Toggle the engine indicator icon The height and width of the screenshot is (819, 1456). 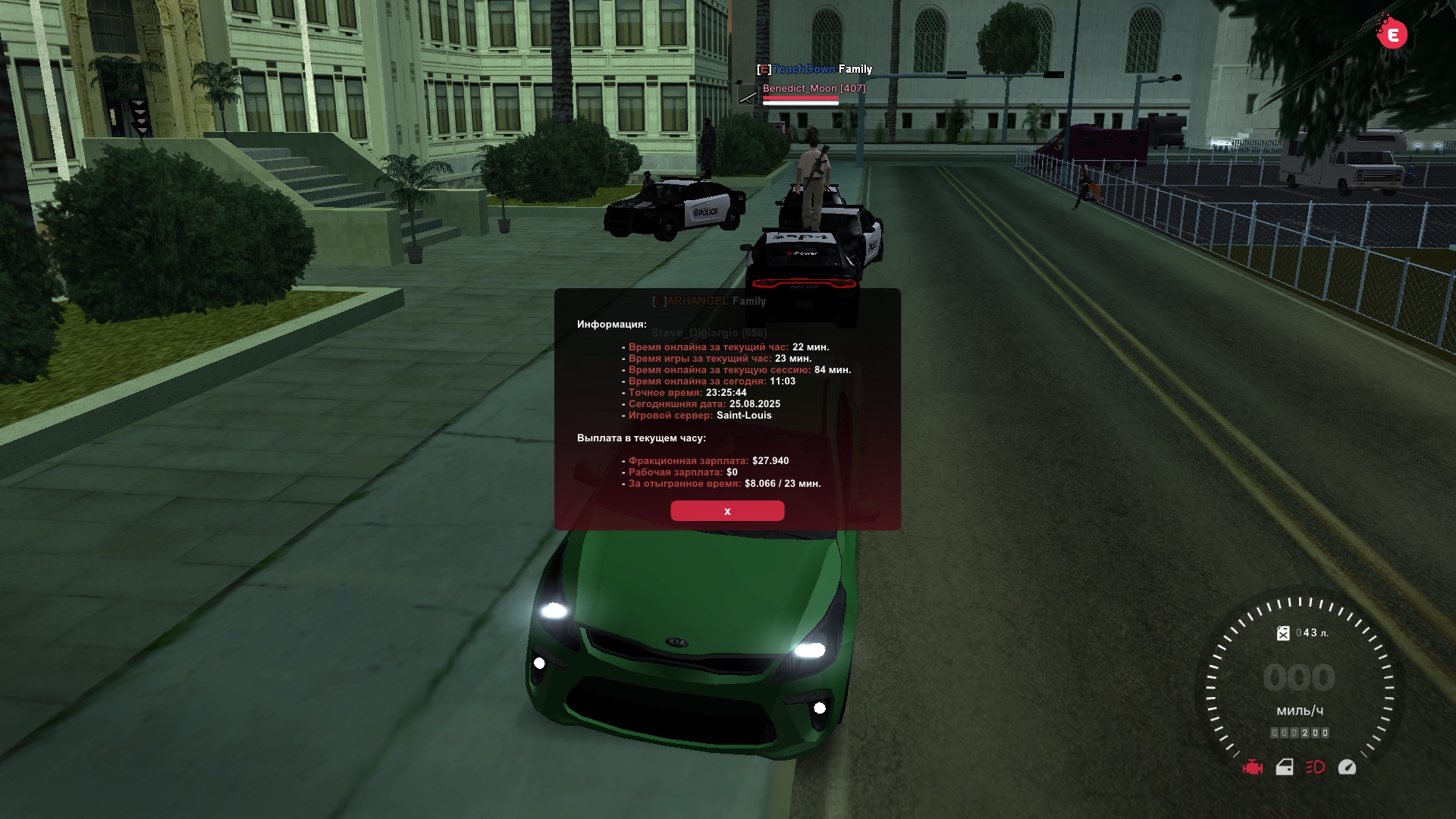pyautogui.click(x=1253, y=767)
